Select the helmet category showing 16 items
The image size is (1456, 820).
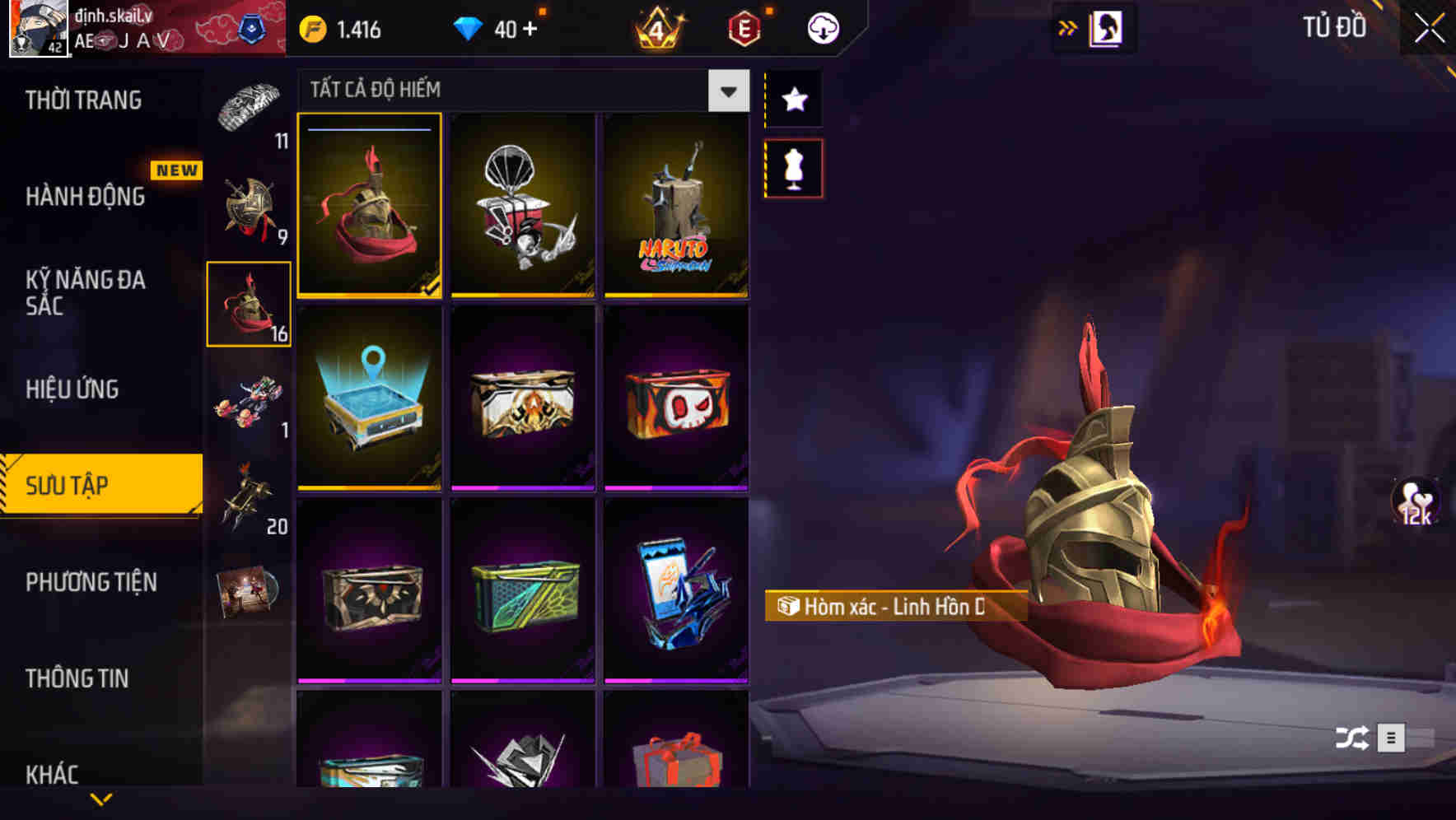[x=249, y=301]
